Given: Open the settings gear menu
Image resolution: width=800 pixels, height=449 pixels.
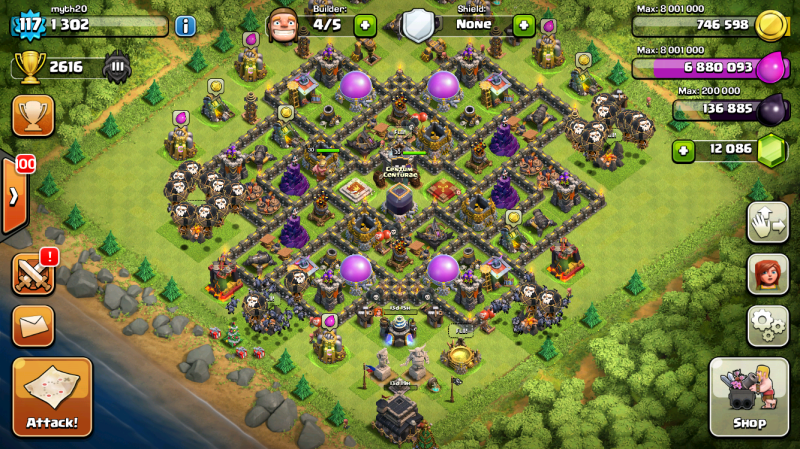Looking at the screenshot, I should pos(768,325).
